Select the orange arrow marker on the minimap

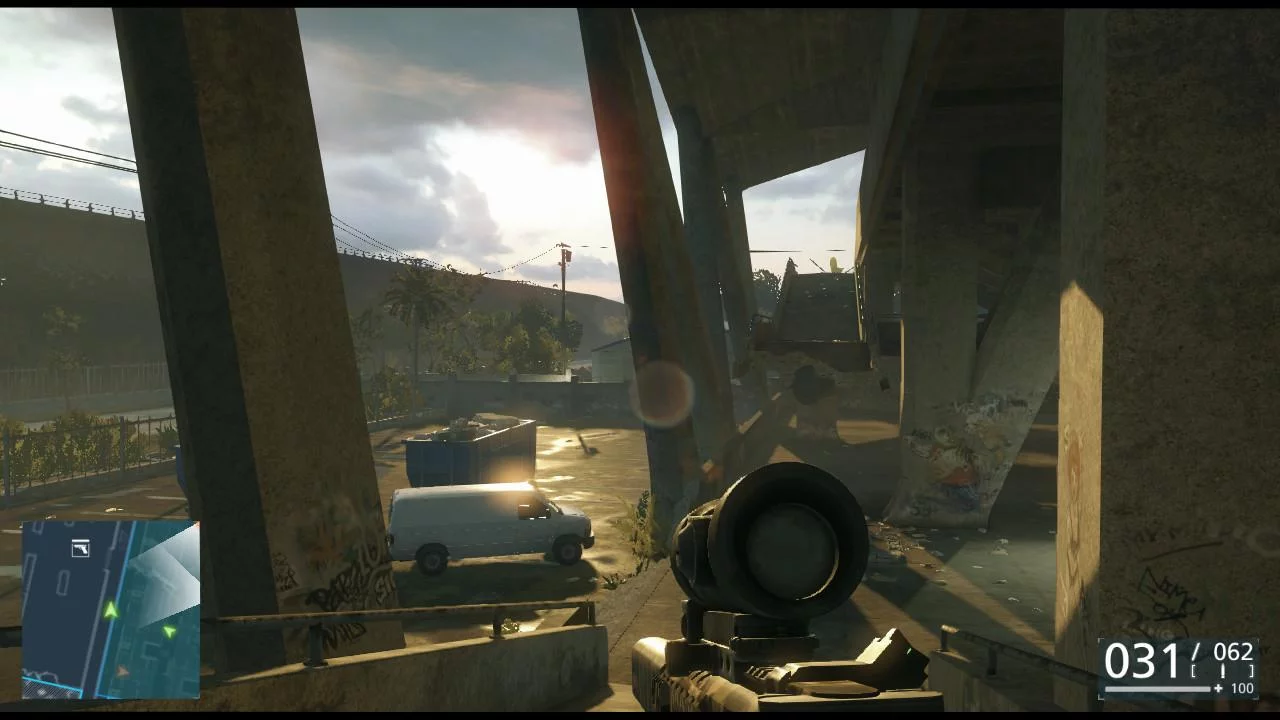pos(123,671)
